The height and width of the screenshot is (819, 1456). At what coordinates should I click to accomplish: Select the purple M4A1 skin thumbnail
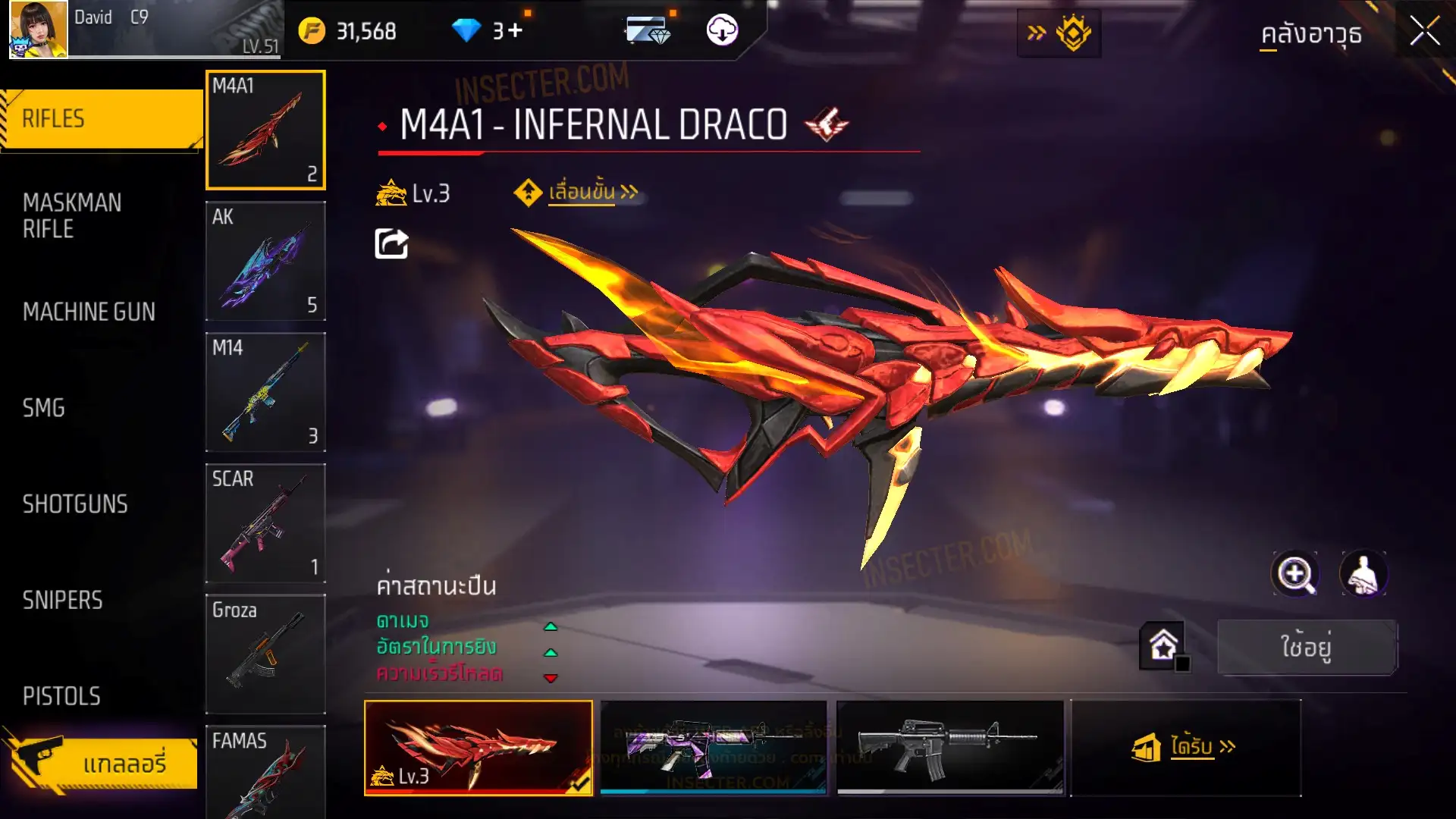click(713, 747)
